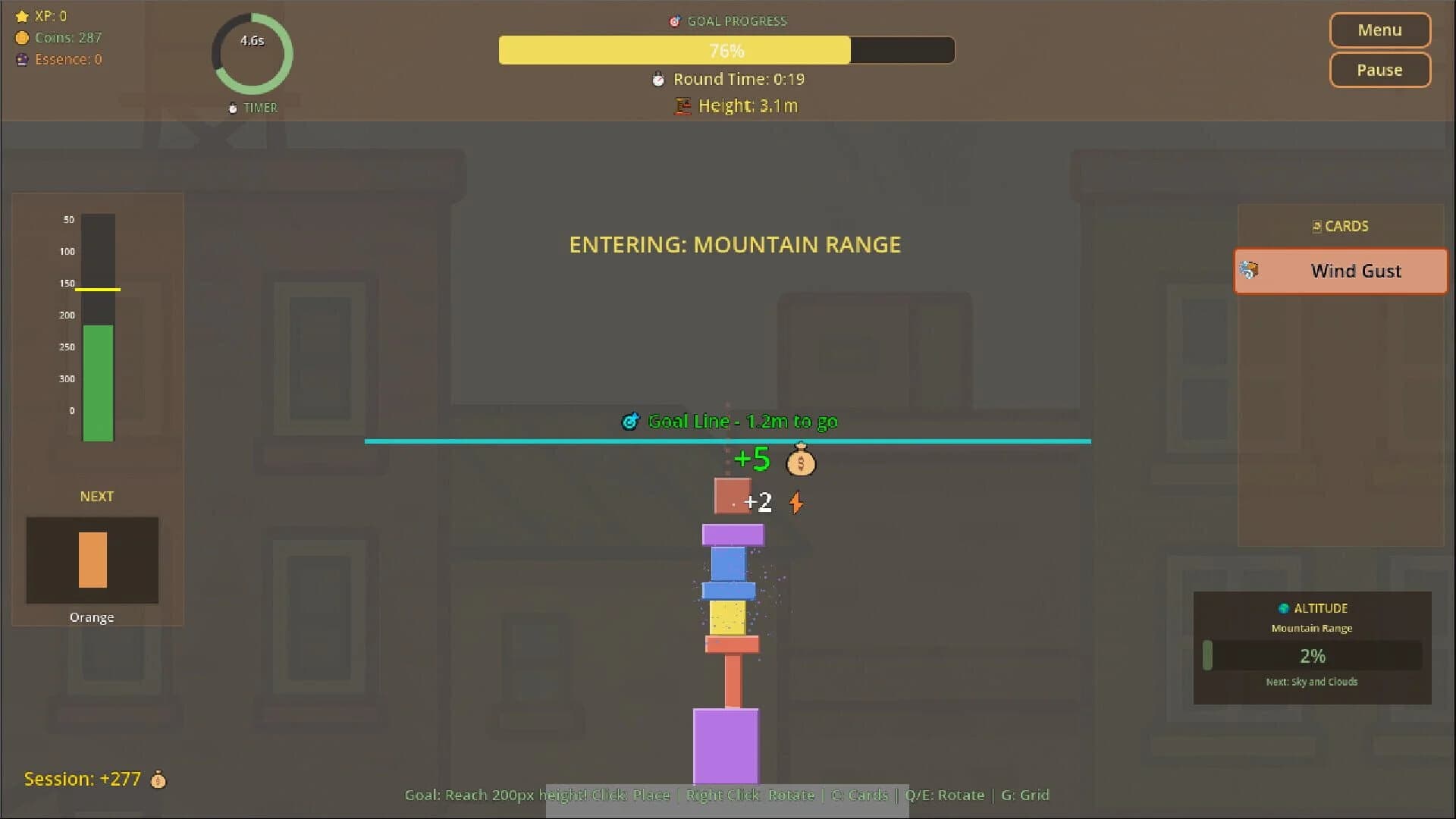Click the globe icon above ALTITUDE

1282,607
